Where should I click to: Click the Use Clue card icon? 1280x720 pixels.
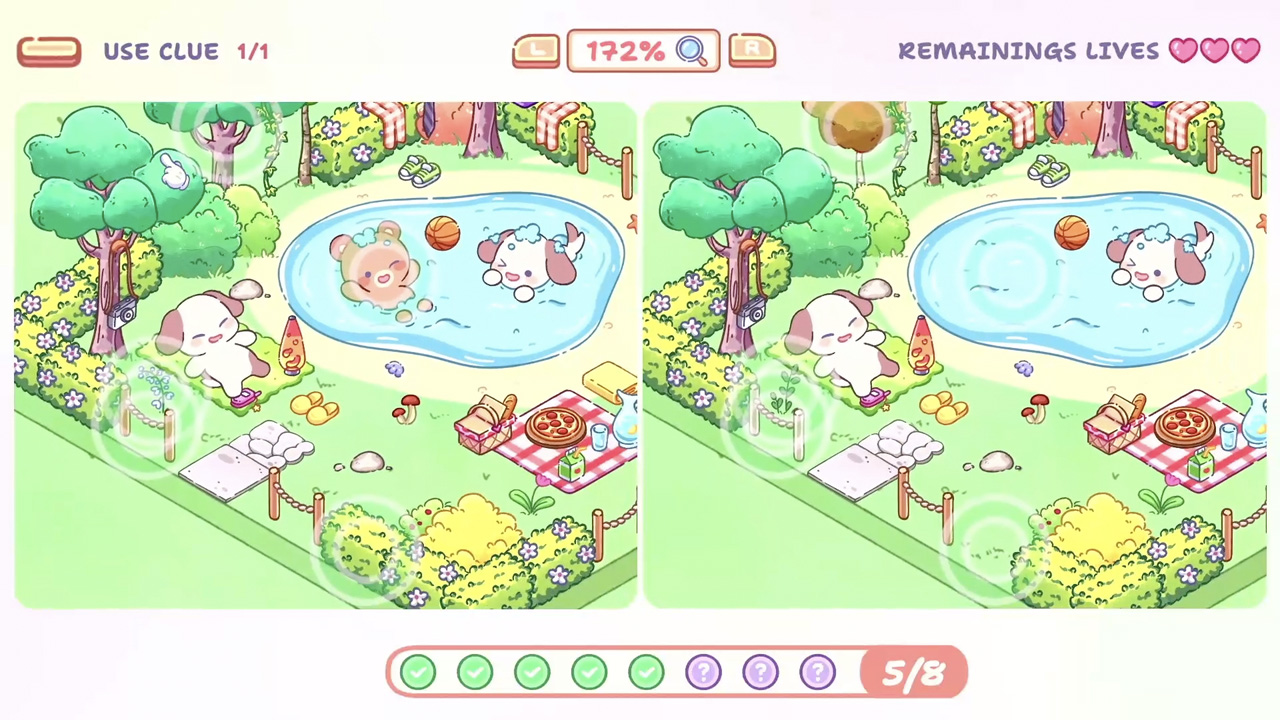coord(49,51)
